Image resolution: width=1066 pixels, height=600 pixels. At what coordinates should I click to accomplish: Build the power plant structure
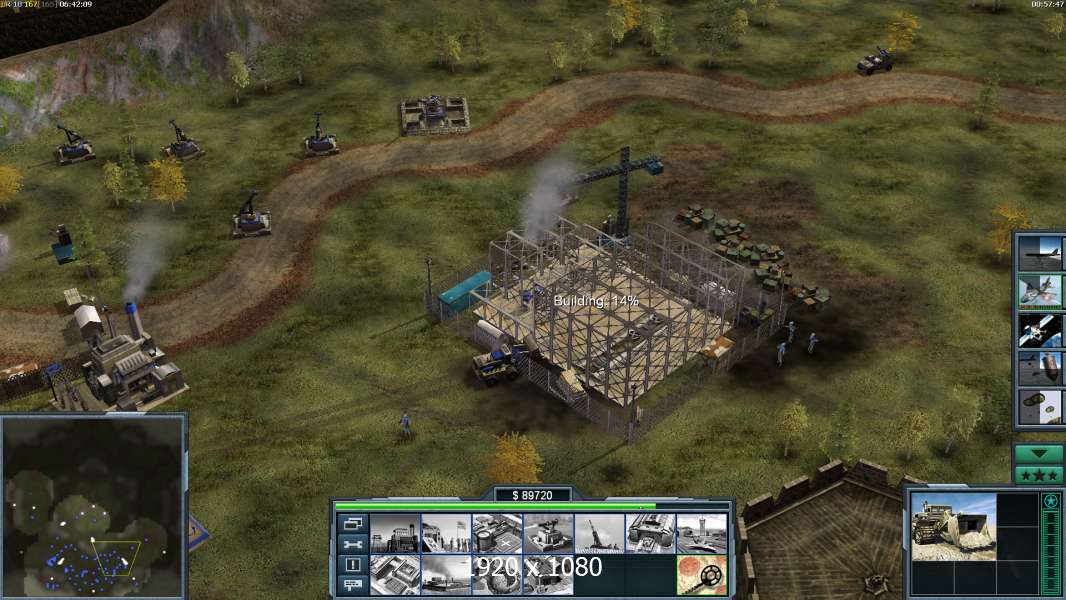click(x=394, y=534)
